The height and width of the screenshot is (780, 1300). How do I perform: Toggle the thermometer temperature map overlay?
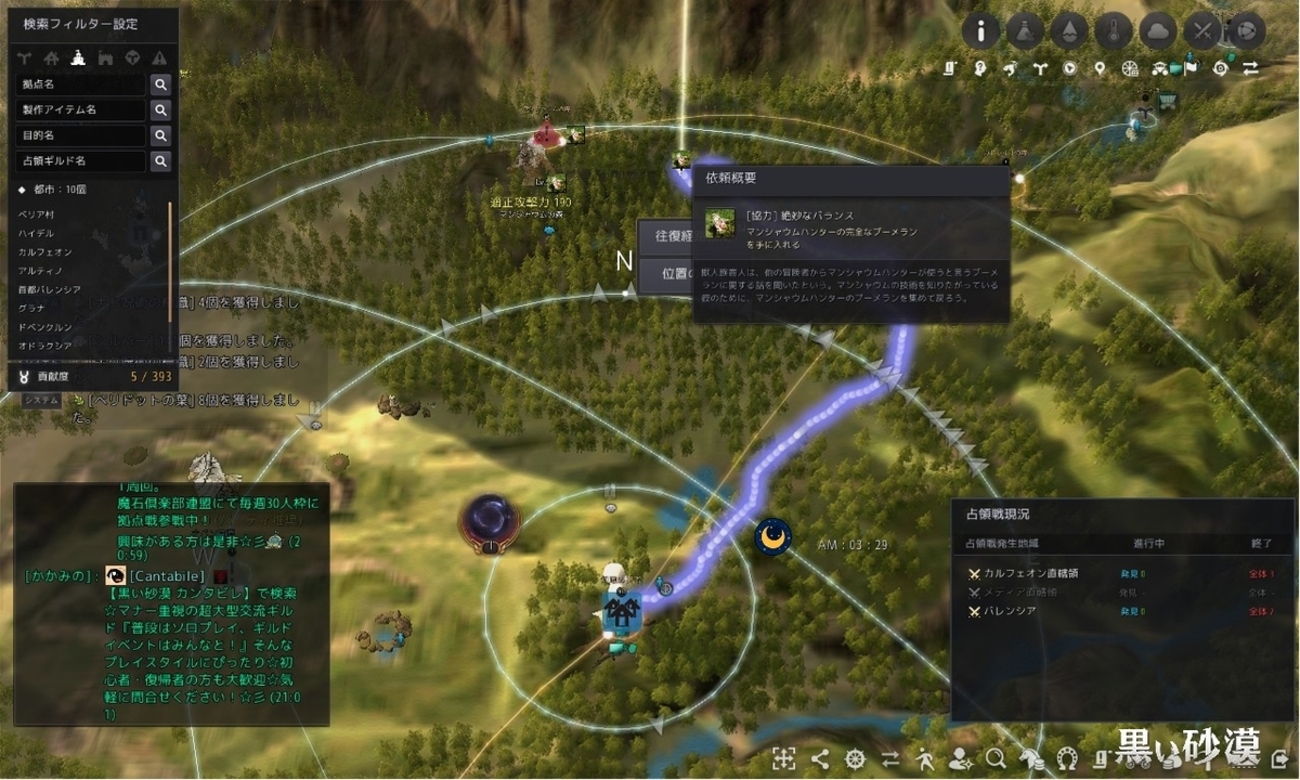pos(1113,31)
